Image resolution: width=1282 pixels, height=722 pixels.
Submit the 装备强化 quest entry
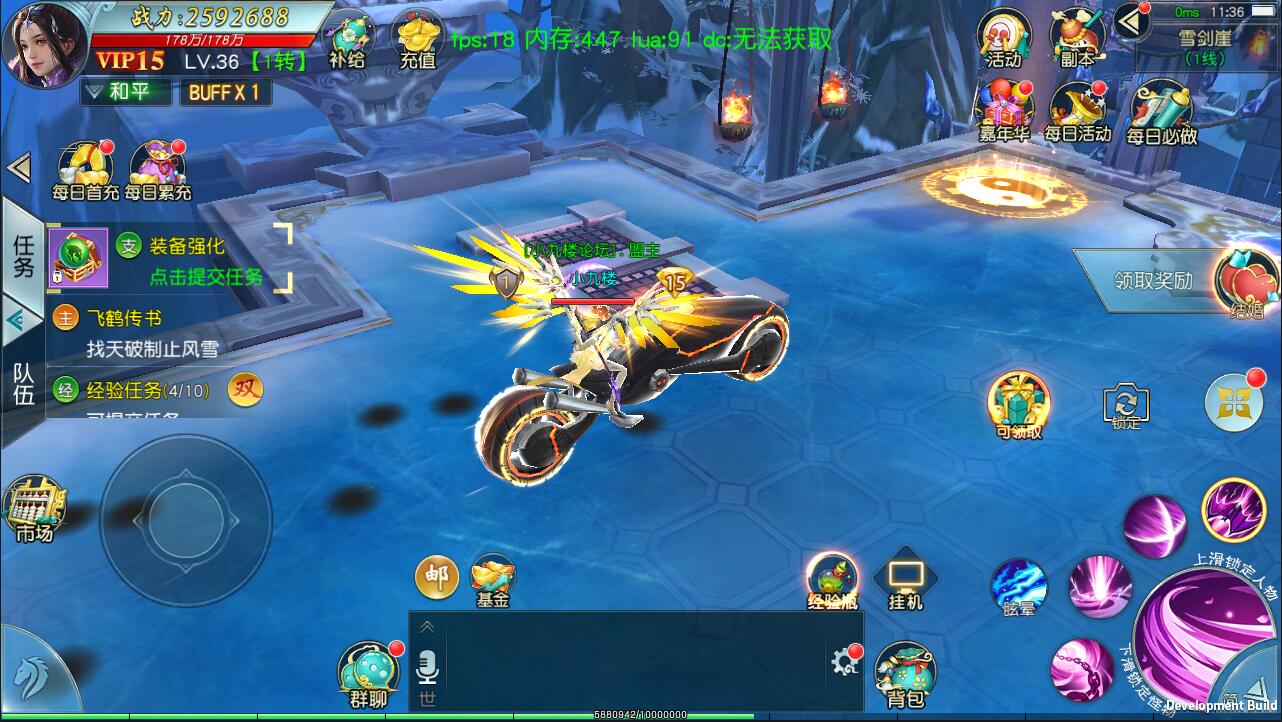click(205, 261)
